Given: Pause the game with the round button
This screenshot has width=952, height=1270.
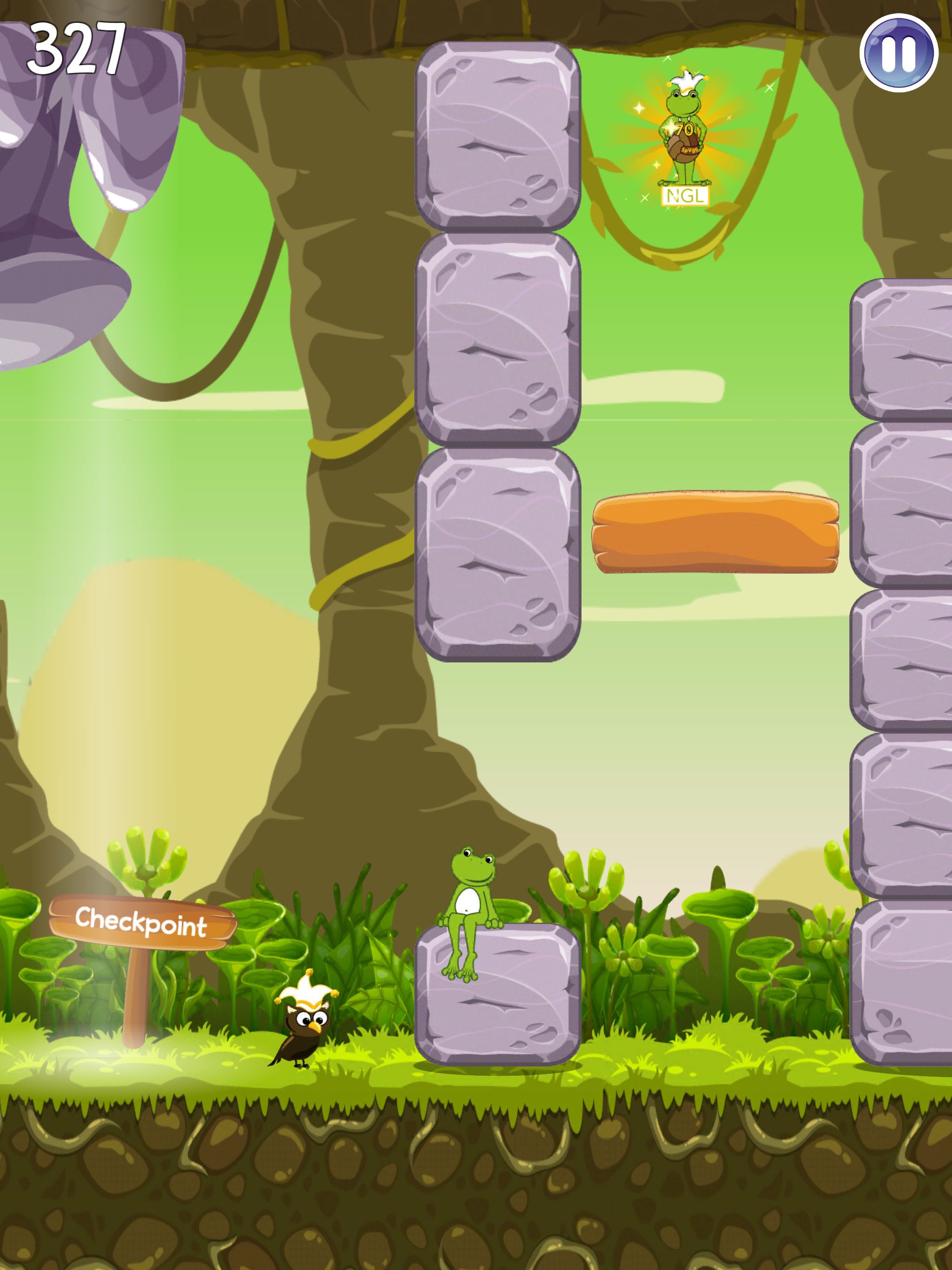Looking at the screenshot, I should pyautogui.click(x=898, y=53).
